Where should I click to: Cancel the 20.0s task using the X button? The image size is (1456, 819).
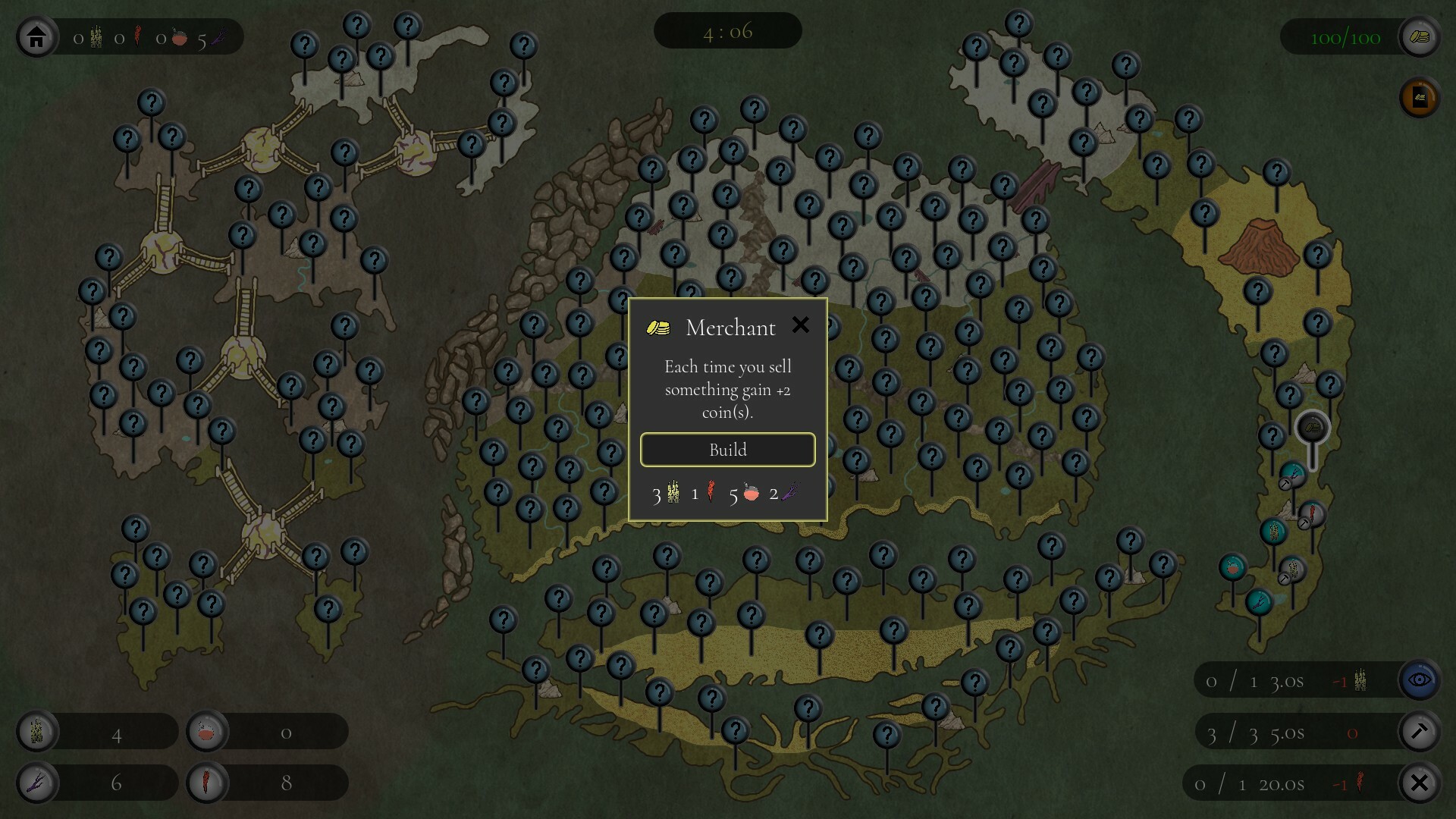1420,783
